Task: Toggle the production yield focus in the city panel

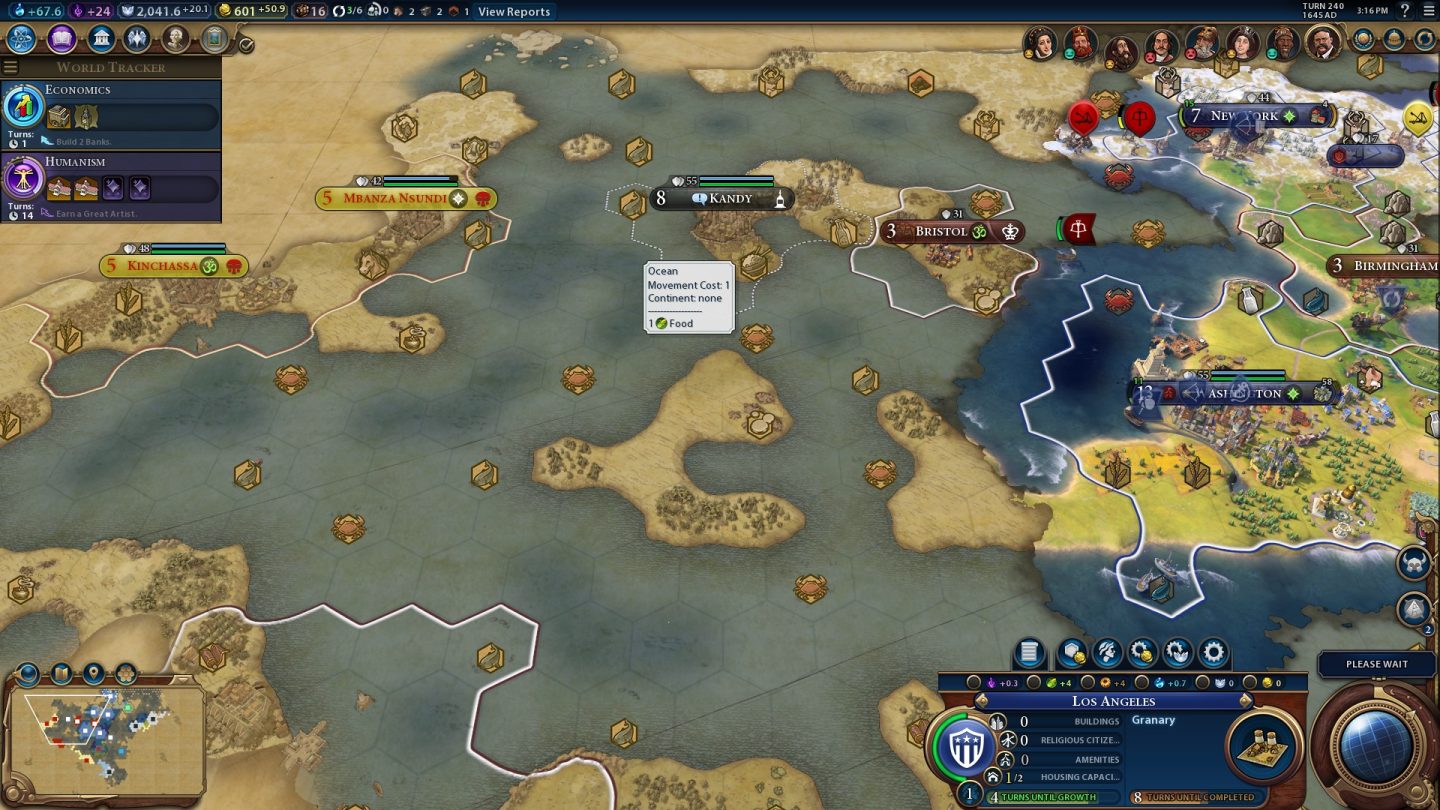Action: [x=1086, y=683]
